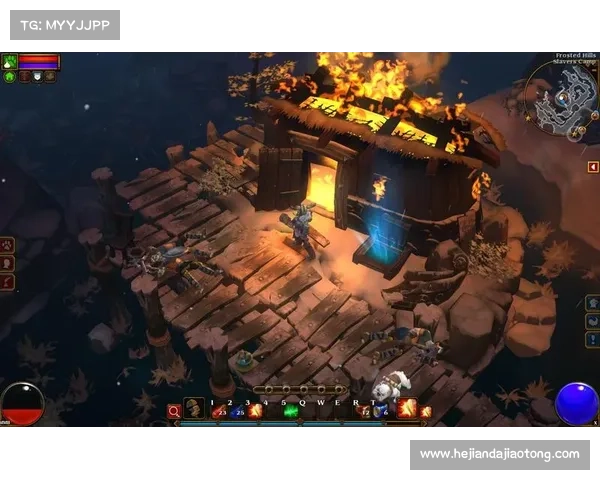Use the blue potion with count 6 in slot T
The height and width of the screenshot is (480, 600).
pyautogui.click(x=381, y=410)
